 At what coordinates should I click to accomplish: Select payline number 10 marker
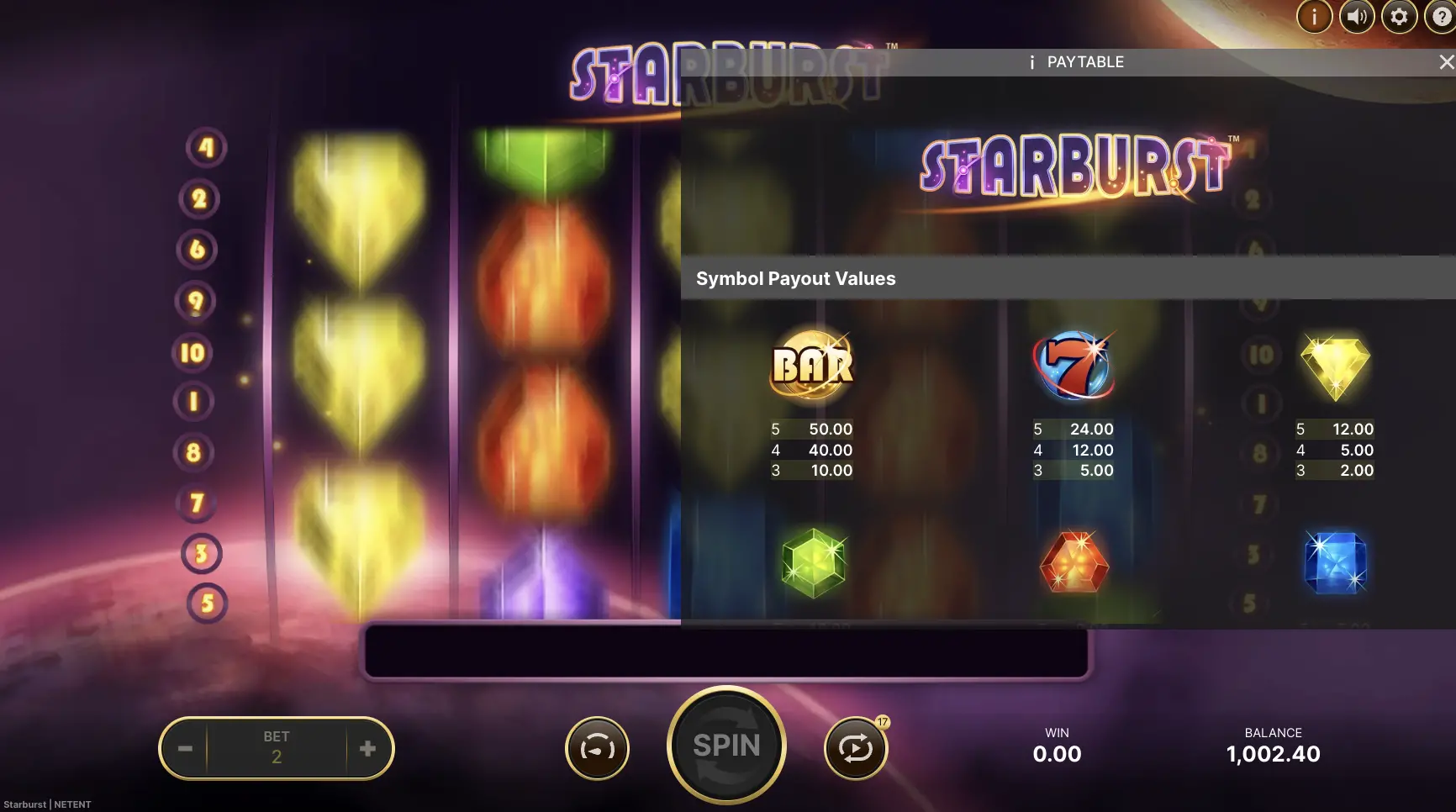(x=193, y=352)
